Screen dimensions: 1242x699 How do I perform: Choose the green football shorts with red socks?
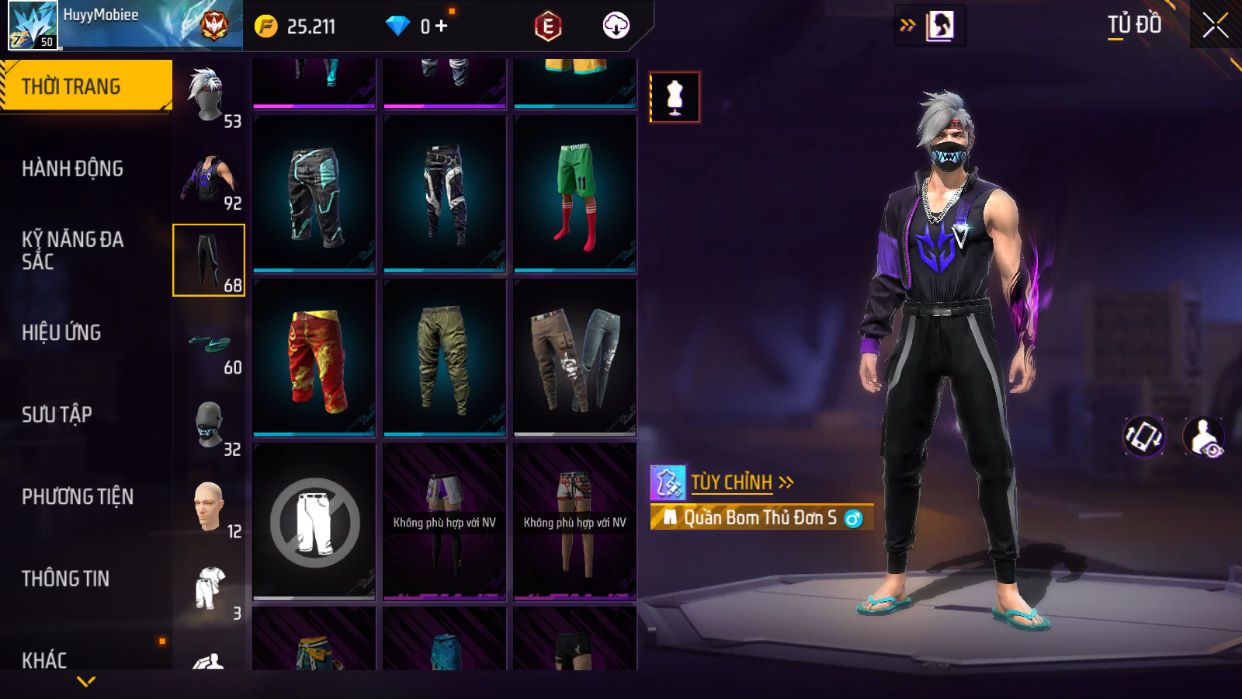click(x=575, y=193)
